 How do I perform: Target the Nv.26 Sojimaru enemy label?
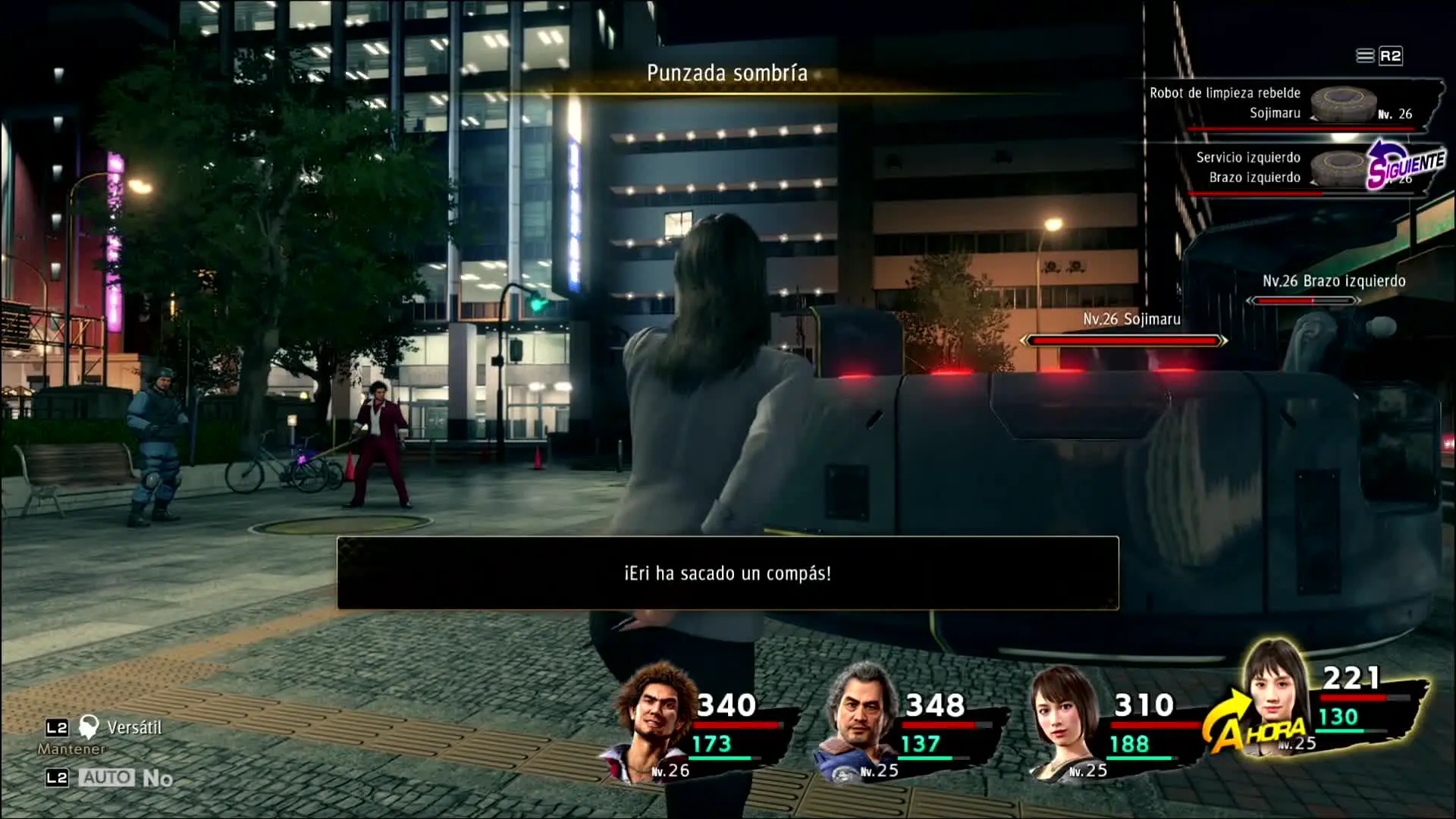[x=1131, y=320]
